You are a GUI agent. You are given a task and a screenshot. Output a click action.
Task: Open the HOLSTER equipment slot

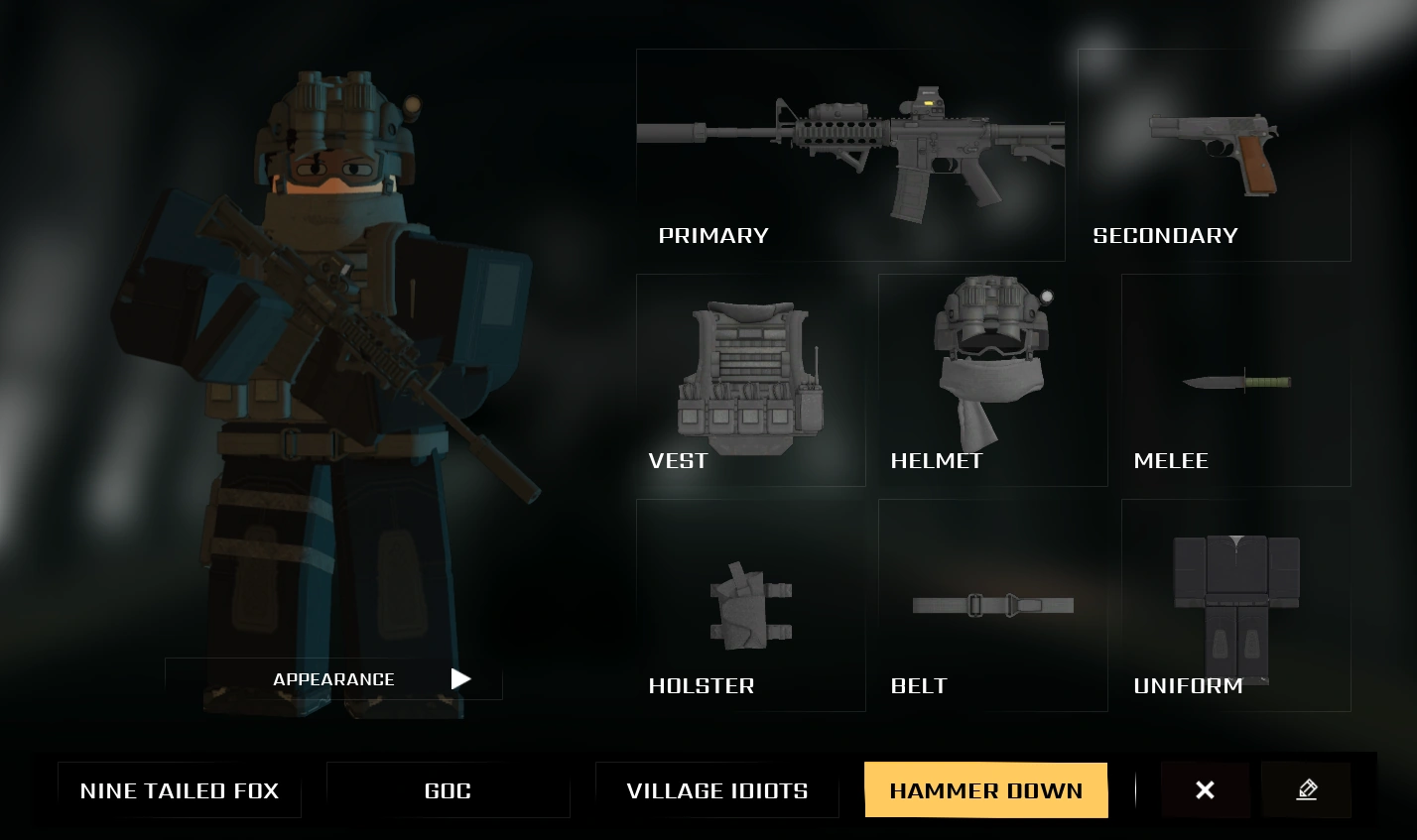751,605
